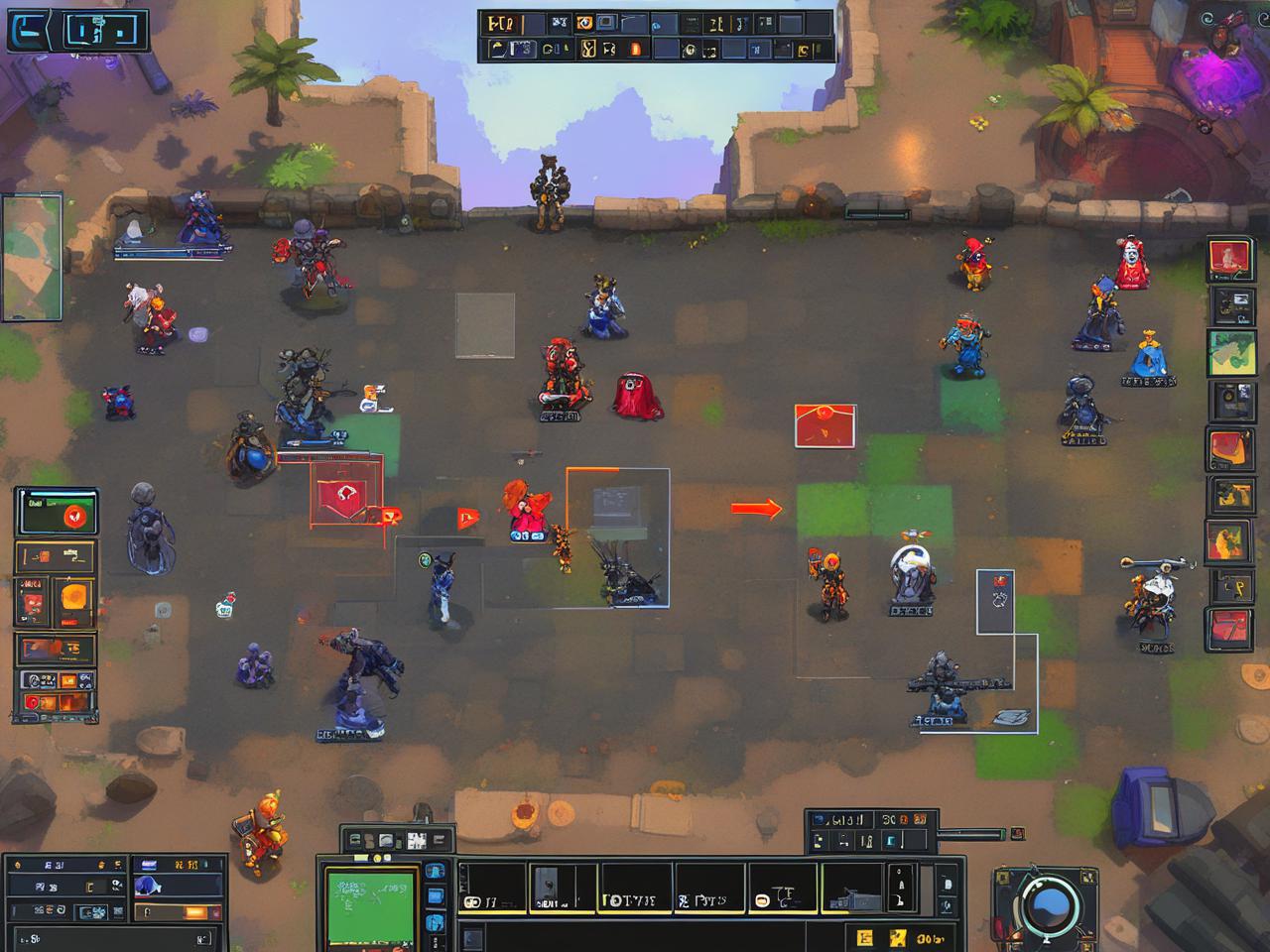
Task: Activate the orange eye icon in top toolbar
Action: point(585,23)
